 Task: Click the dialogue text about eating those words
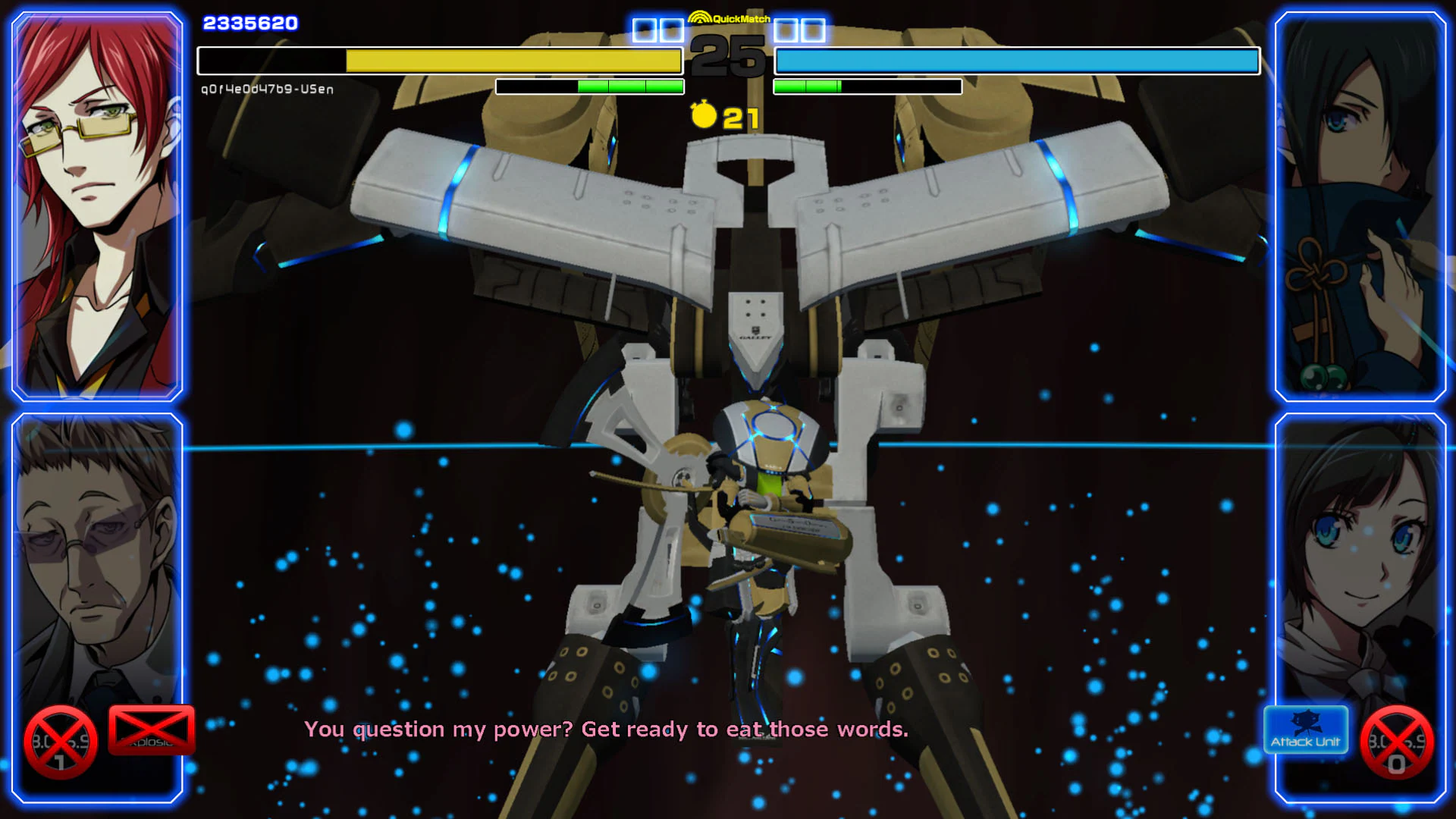tap(607, 730)
